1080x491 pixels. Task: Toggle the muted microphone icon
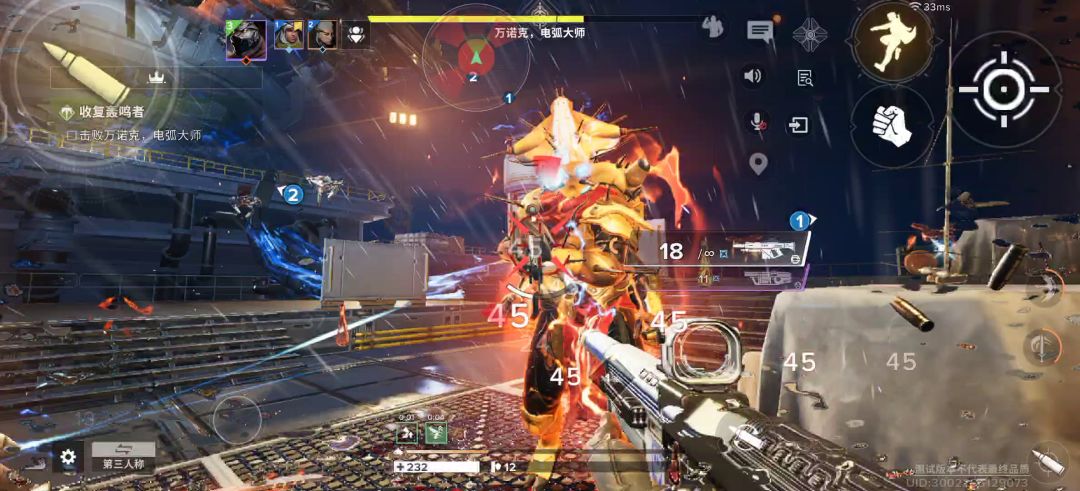pyautogui.click(x=759, y=122)
